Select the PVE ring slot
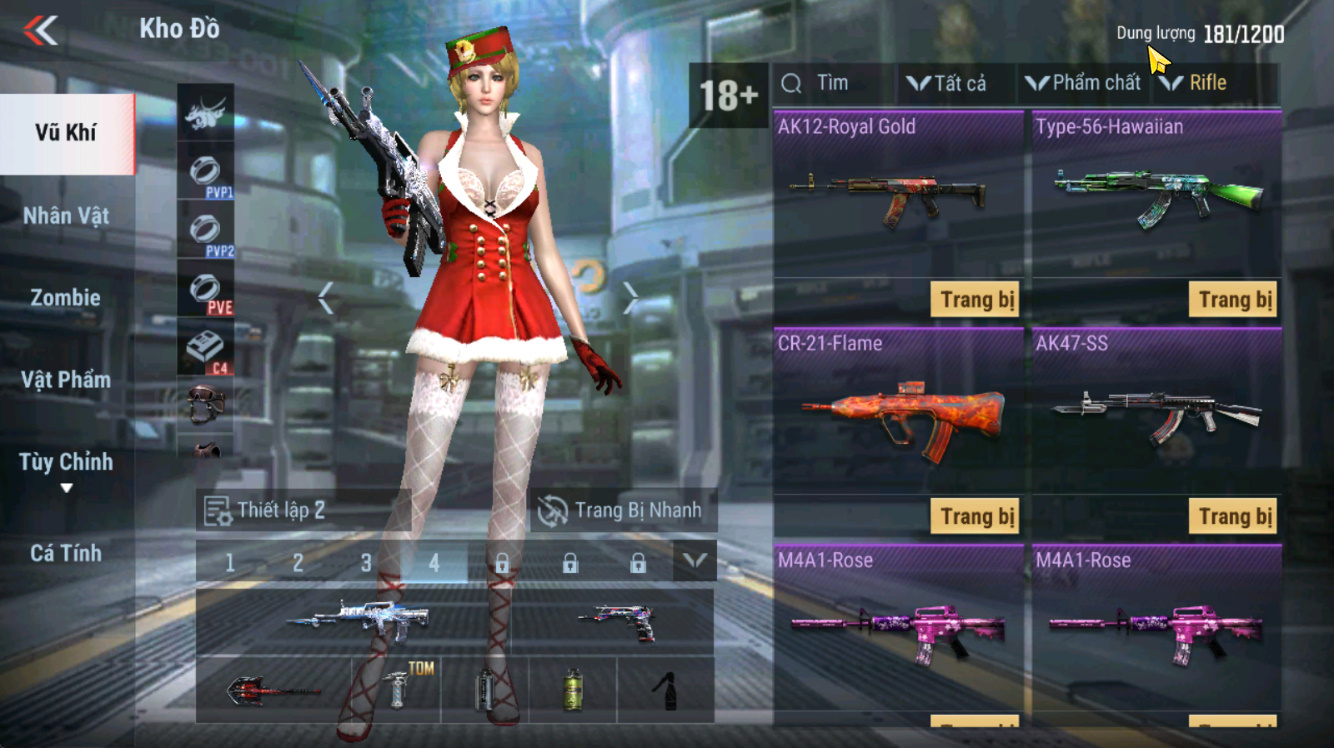This screenshot has height=748, width=1334. point(206,290)
